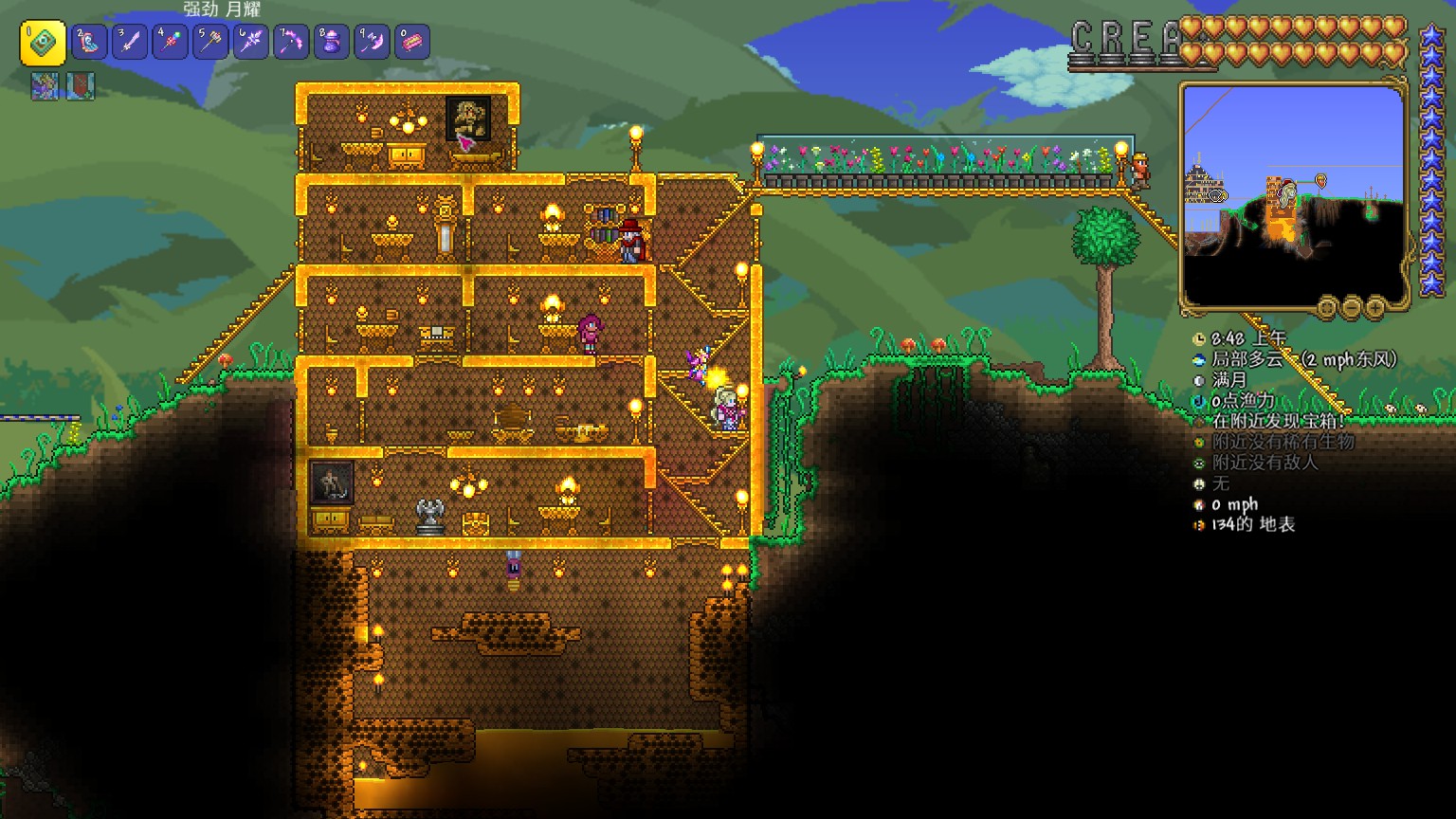This screenshot has width=1456, height=819.
Task: Select the golden hammer in hotbar slot 5
Action: pos(210,43)
